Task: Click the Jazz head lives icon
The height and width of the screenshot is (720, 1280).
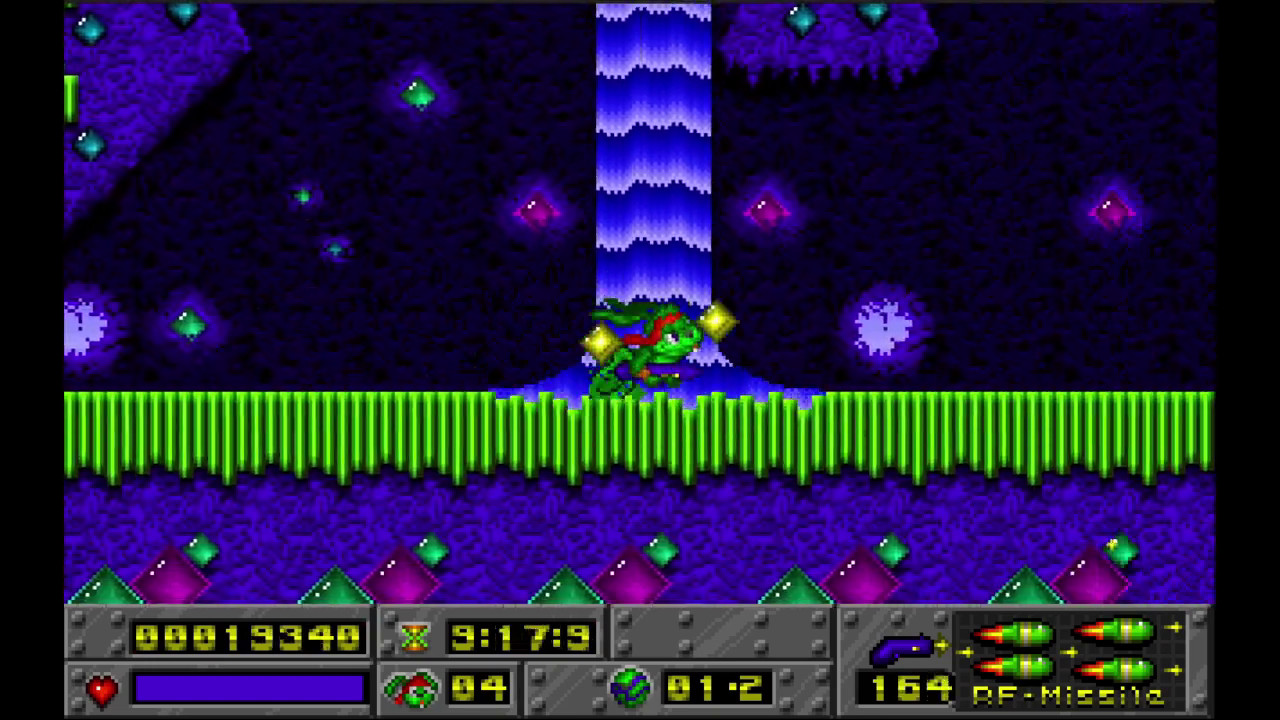Action: [x=411, y=688]
